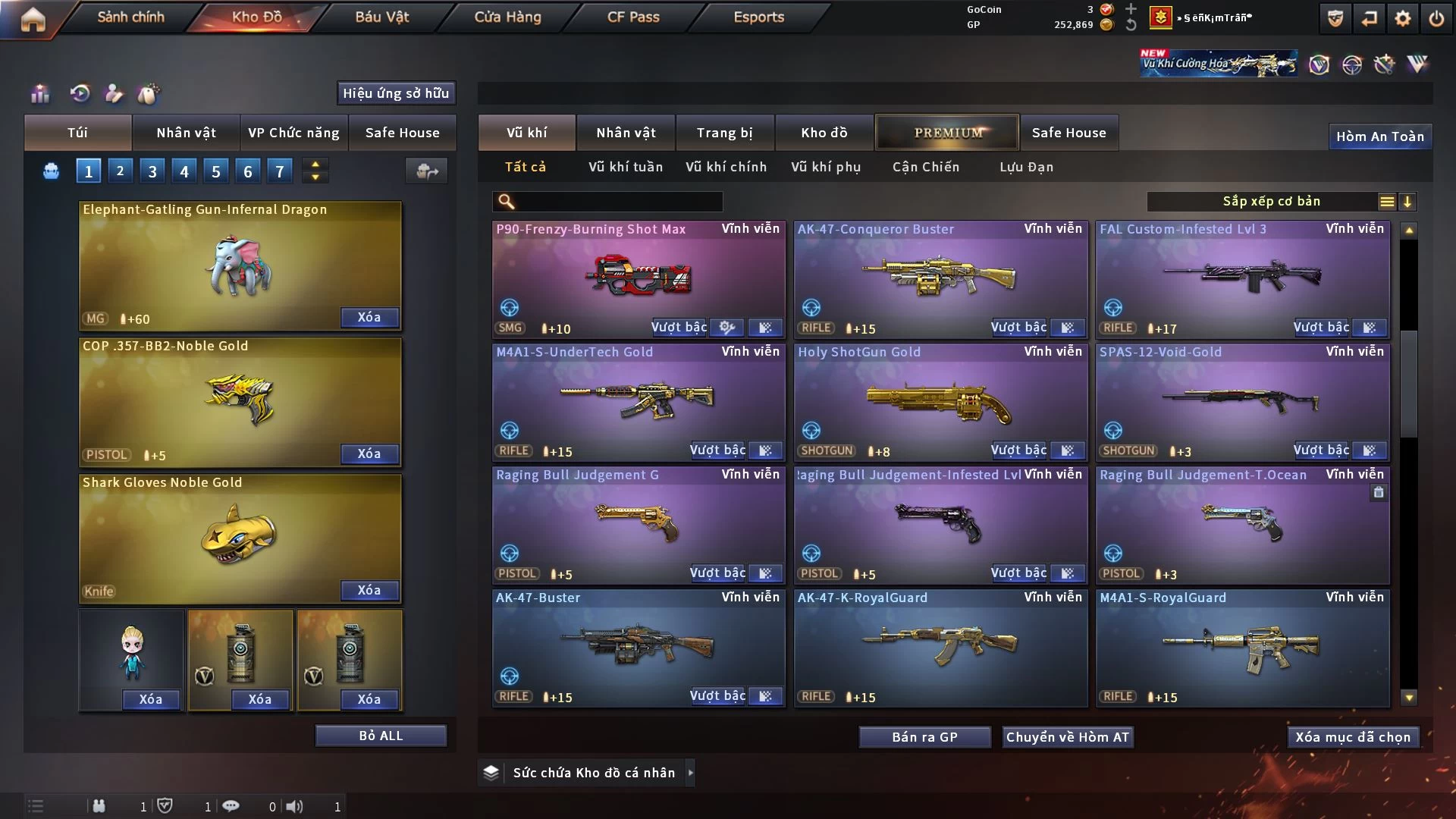Remove the Elephant-Gatling Gun with Xóa
This screenshot has height=819, width=1456.
[369, 317]
